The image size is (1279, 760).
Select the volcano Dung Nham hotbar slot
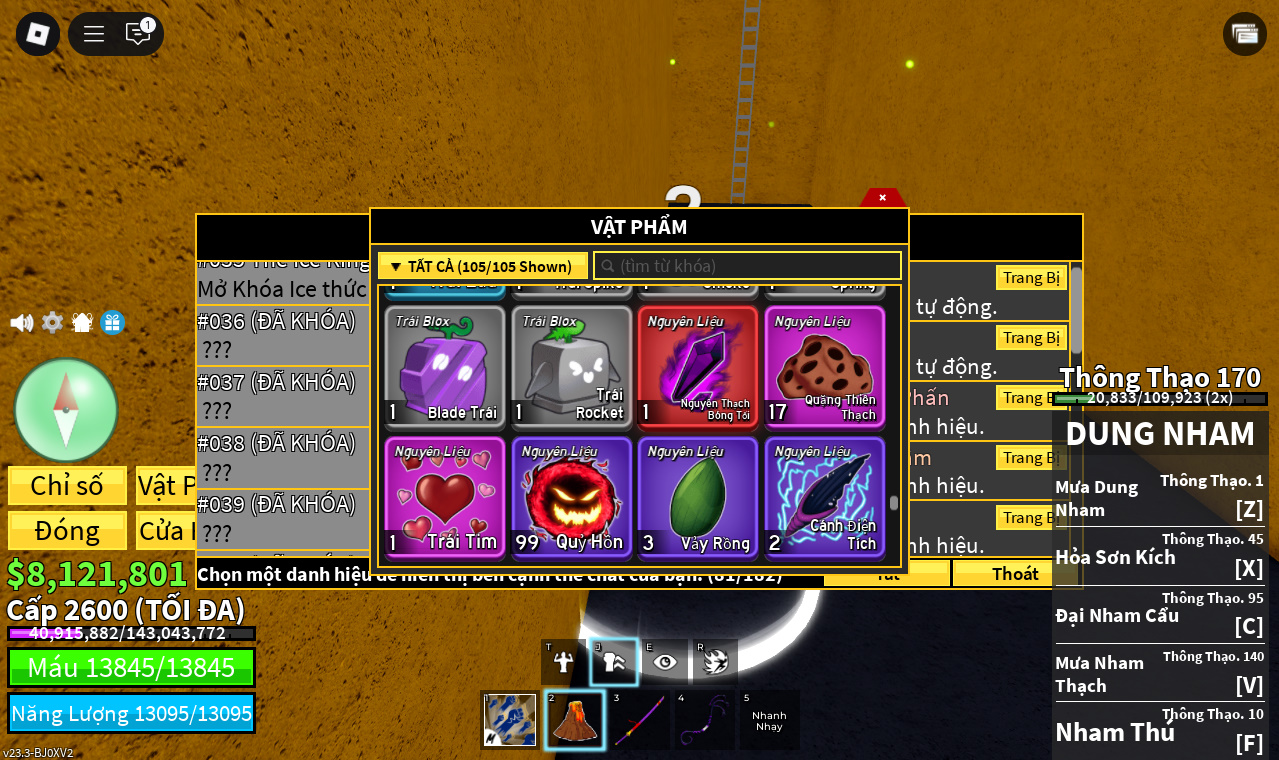[574, 720]
